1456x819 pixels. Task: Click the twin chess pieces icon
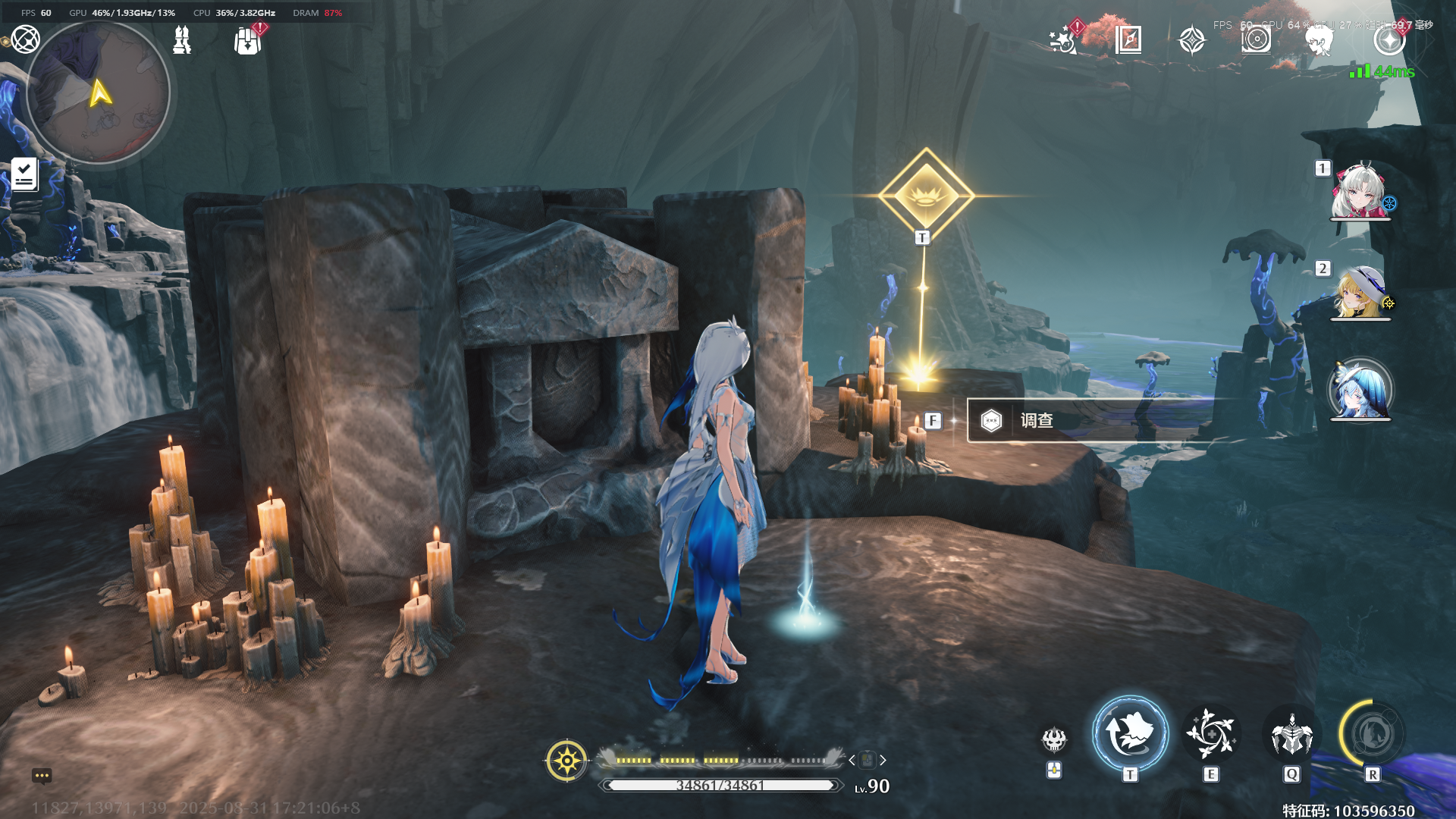[182, 39]
